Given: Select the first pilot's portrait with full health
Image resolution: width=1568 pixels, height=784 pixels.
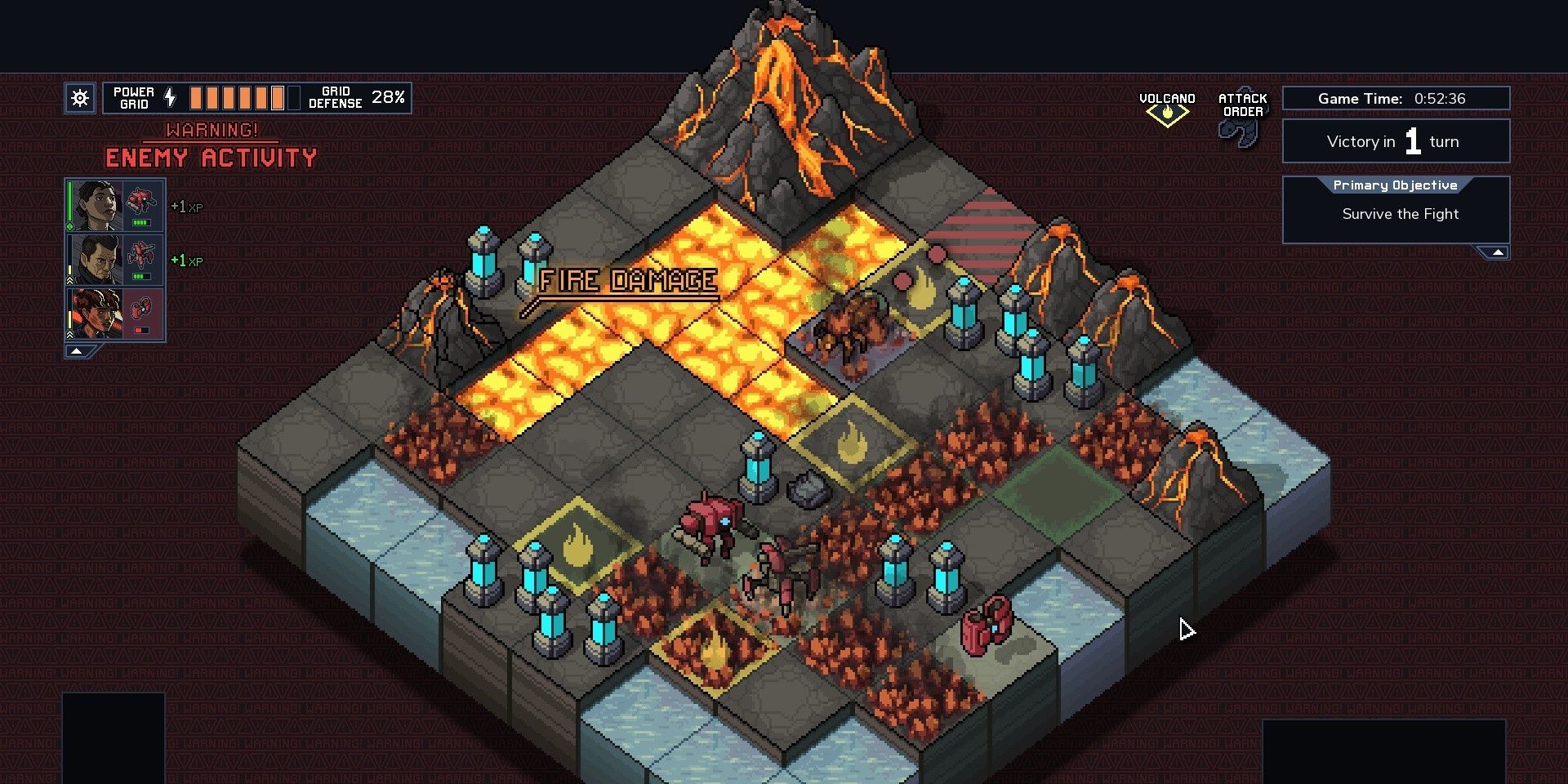Looking at the screenshot, I should click(x=95, y=206).
